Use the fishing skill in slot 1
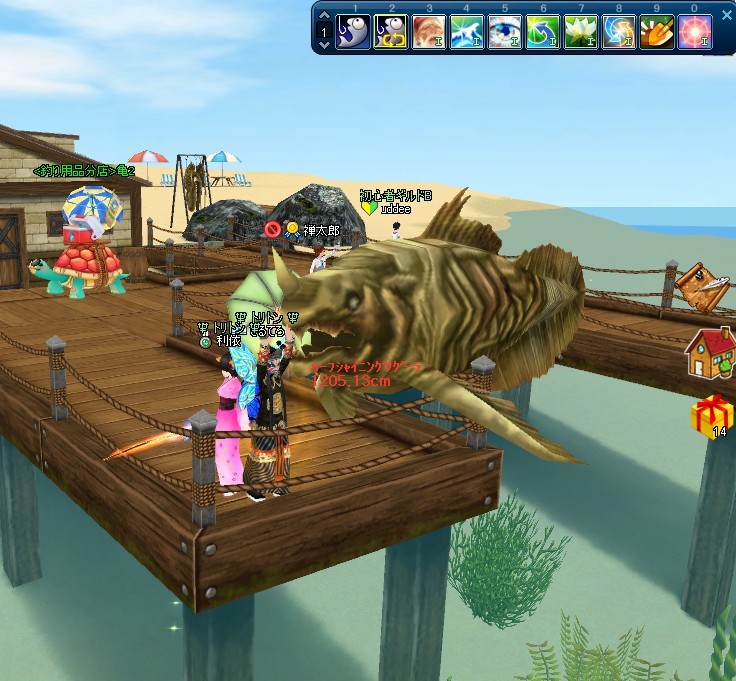736x681 pixels. 353,33
